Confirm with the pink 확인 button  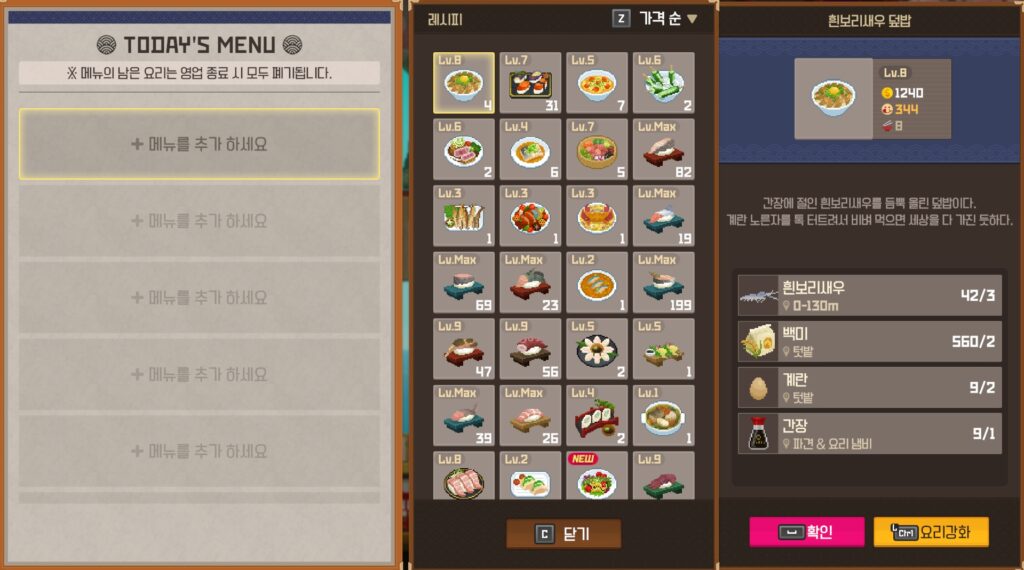806,532
